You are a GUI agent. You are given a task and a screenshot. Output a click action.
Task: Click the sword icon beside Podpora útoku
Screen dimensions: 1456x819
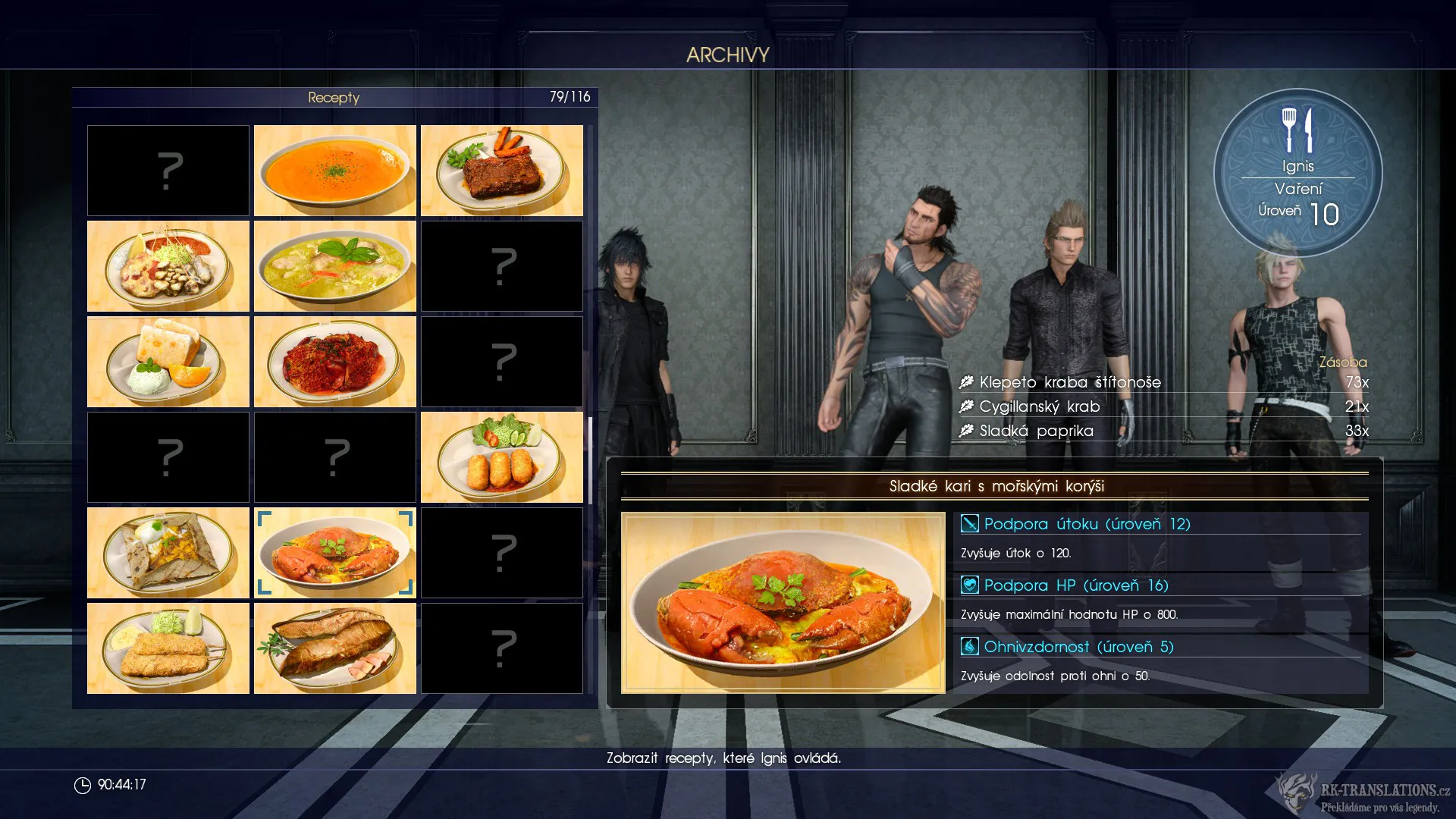pos(968,524)
